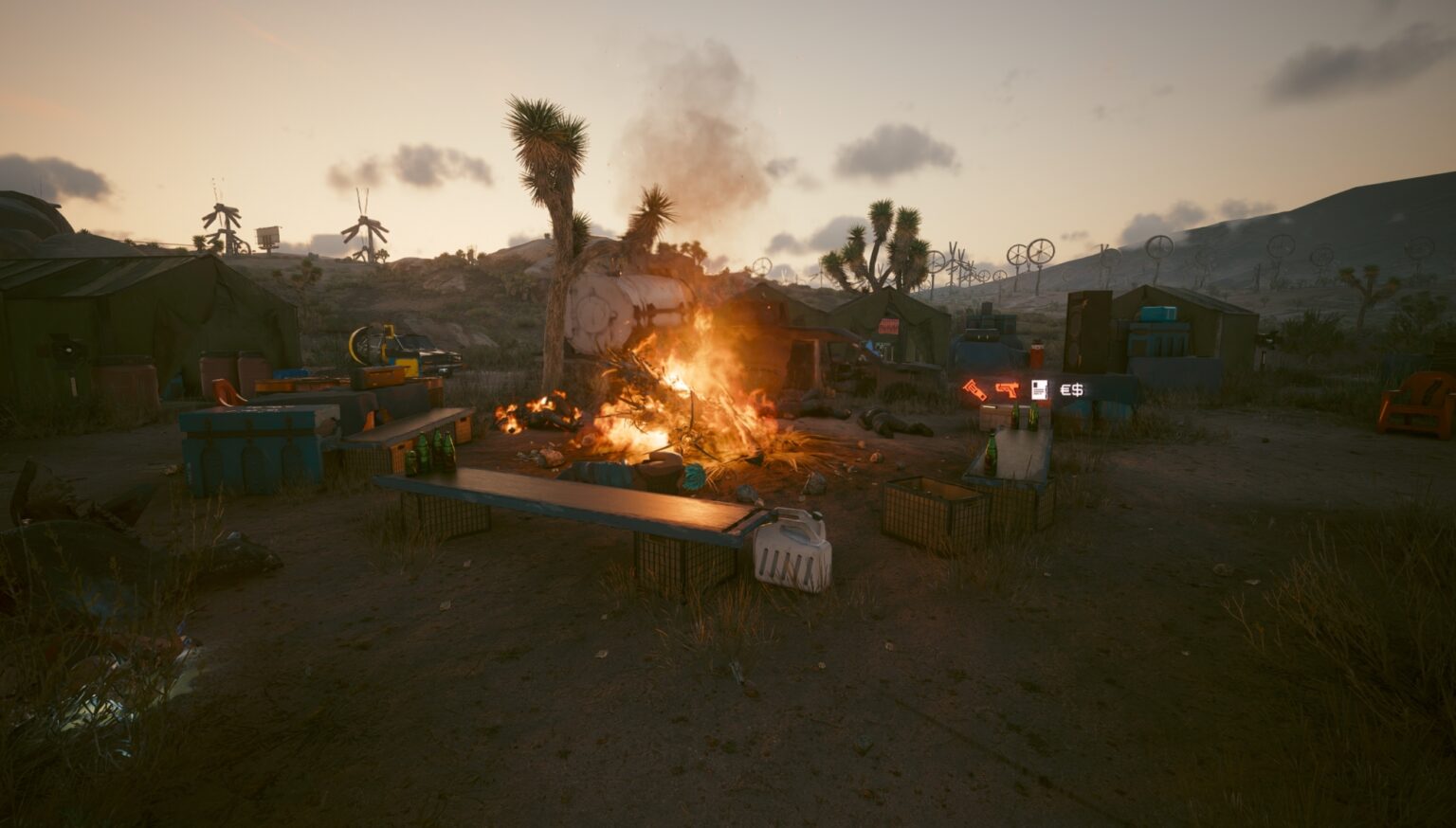Select the orange pistol loot marker

point(1007,388)
